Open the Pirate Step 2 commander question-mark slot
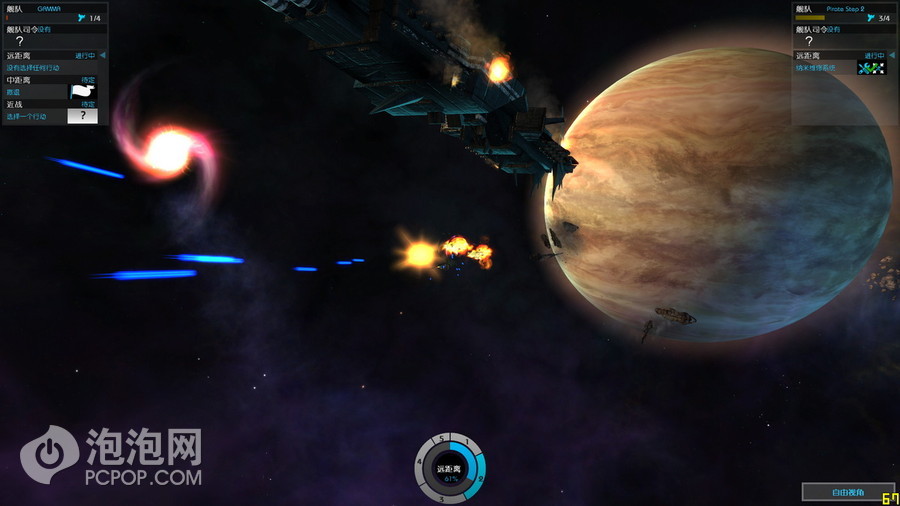The height and width of the screenshot is (506, 900). (808, 41)
